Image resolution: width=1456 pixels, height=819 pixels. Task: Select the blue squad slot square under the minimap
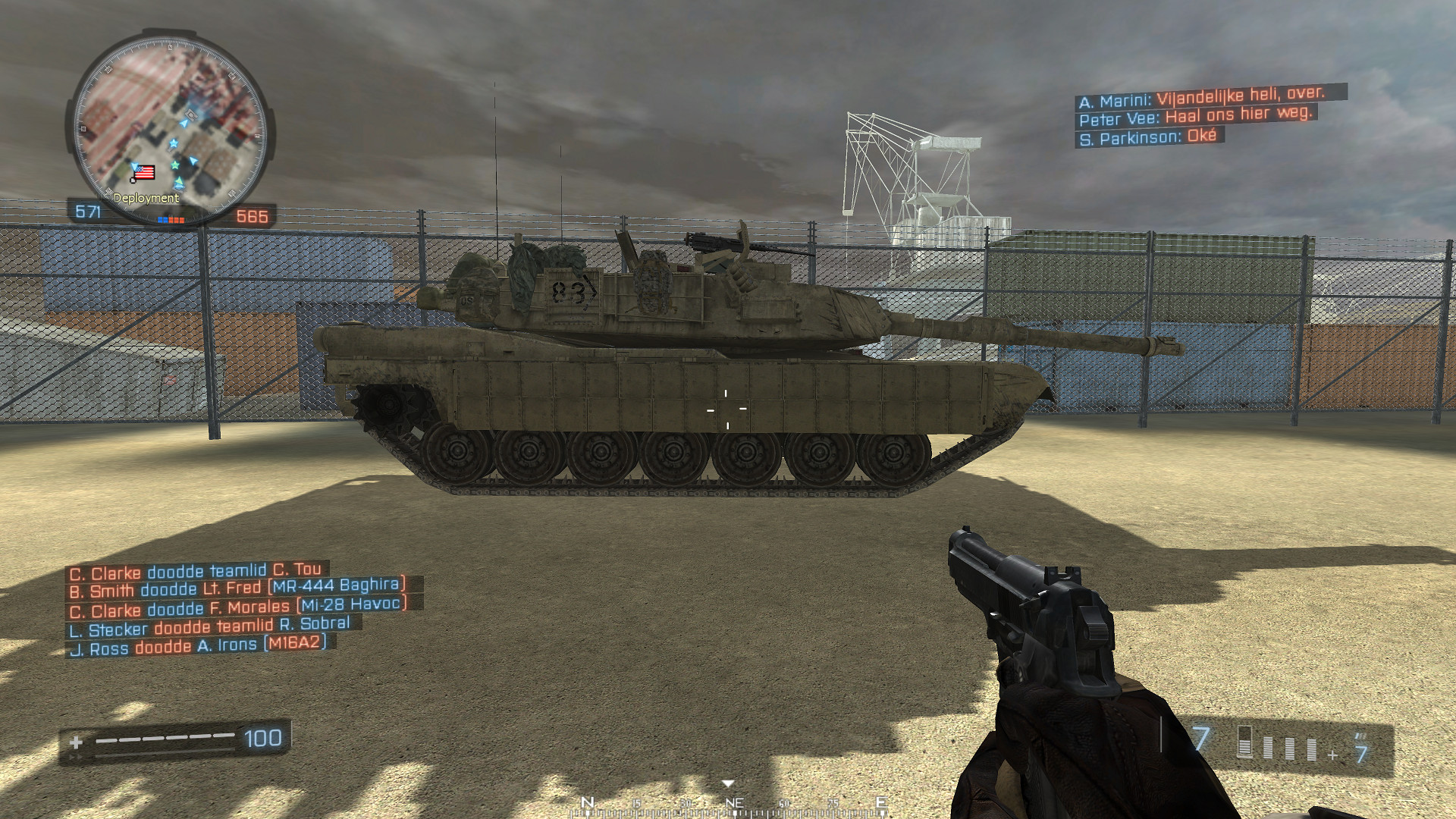click(x=162, y=218)
